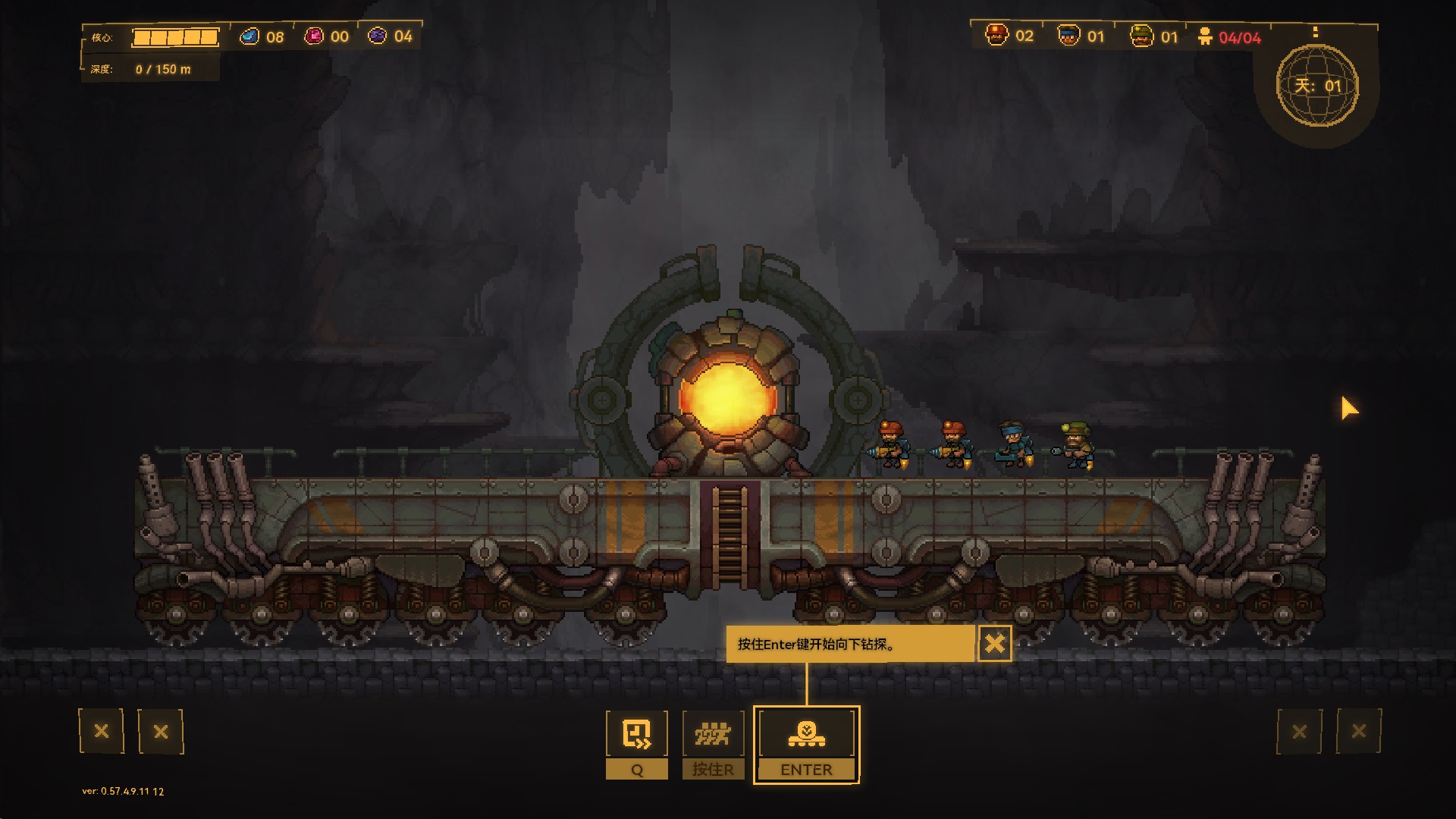Close the Enter-to-drill tutorial tooltip

click(x=994, y=644)
